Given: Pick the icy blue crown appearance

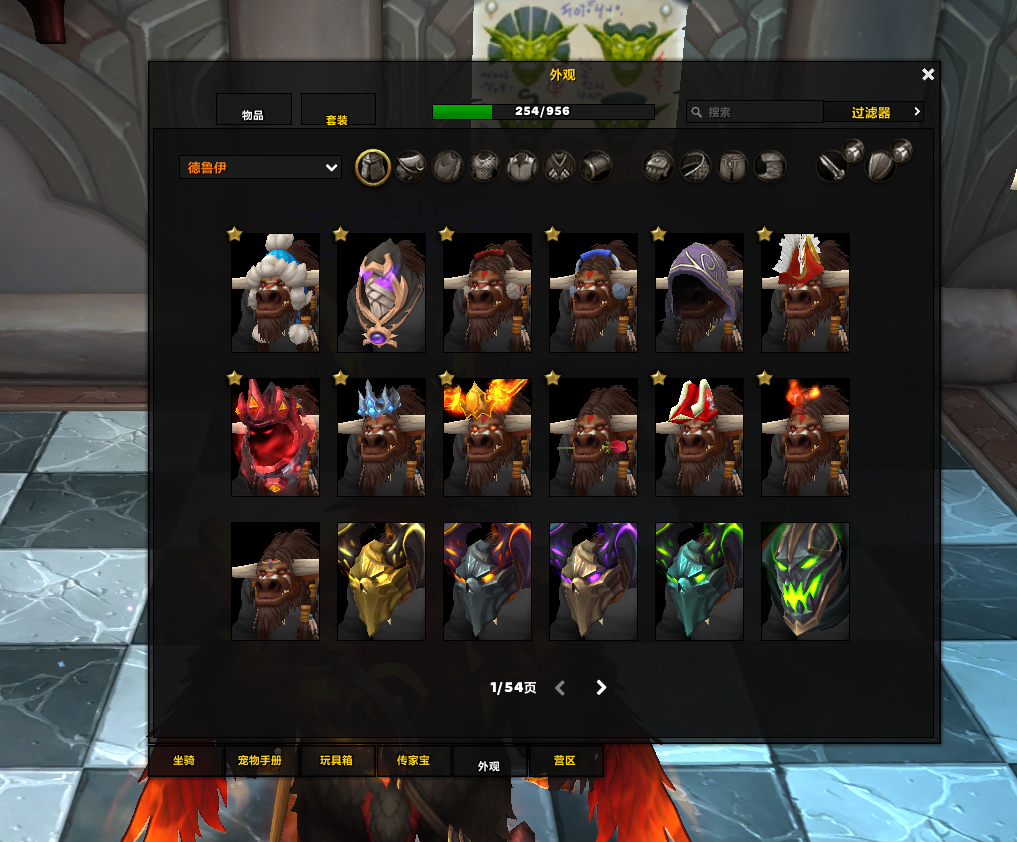Looking at the screenshot, I should point(381,437).
